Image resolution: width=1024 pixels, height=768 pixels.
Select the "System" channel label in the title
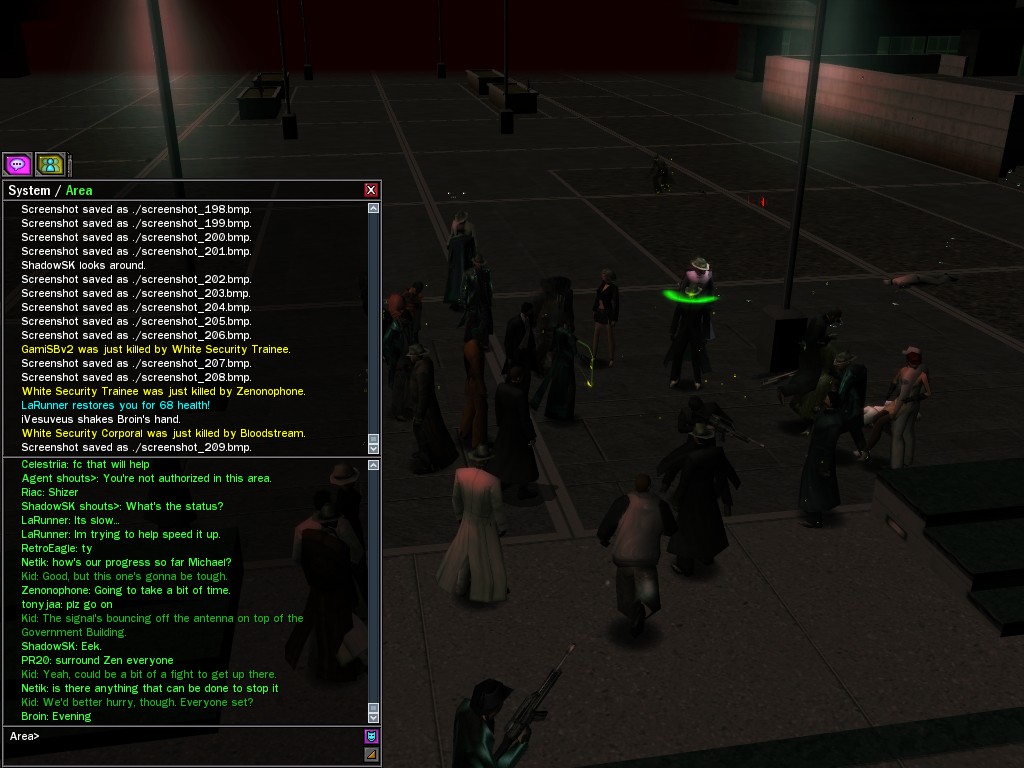[29, 190]
